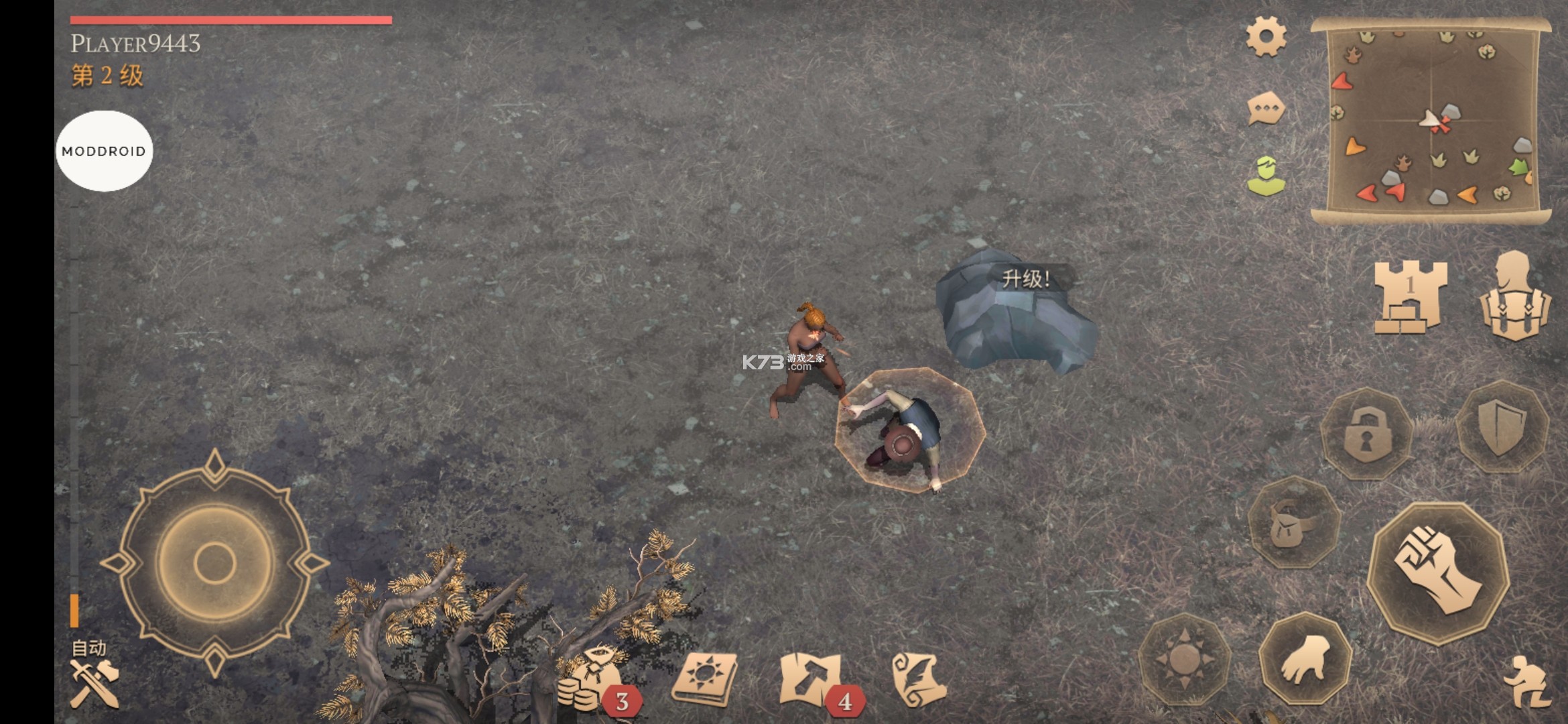The height and width of the screenshot is (724, 1568).
Task: Open the parchment minimap
Action: click(x=1431, y=121)
